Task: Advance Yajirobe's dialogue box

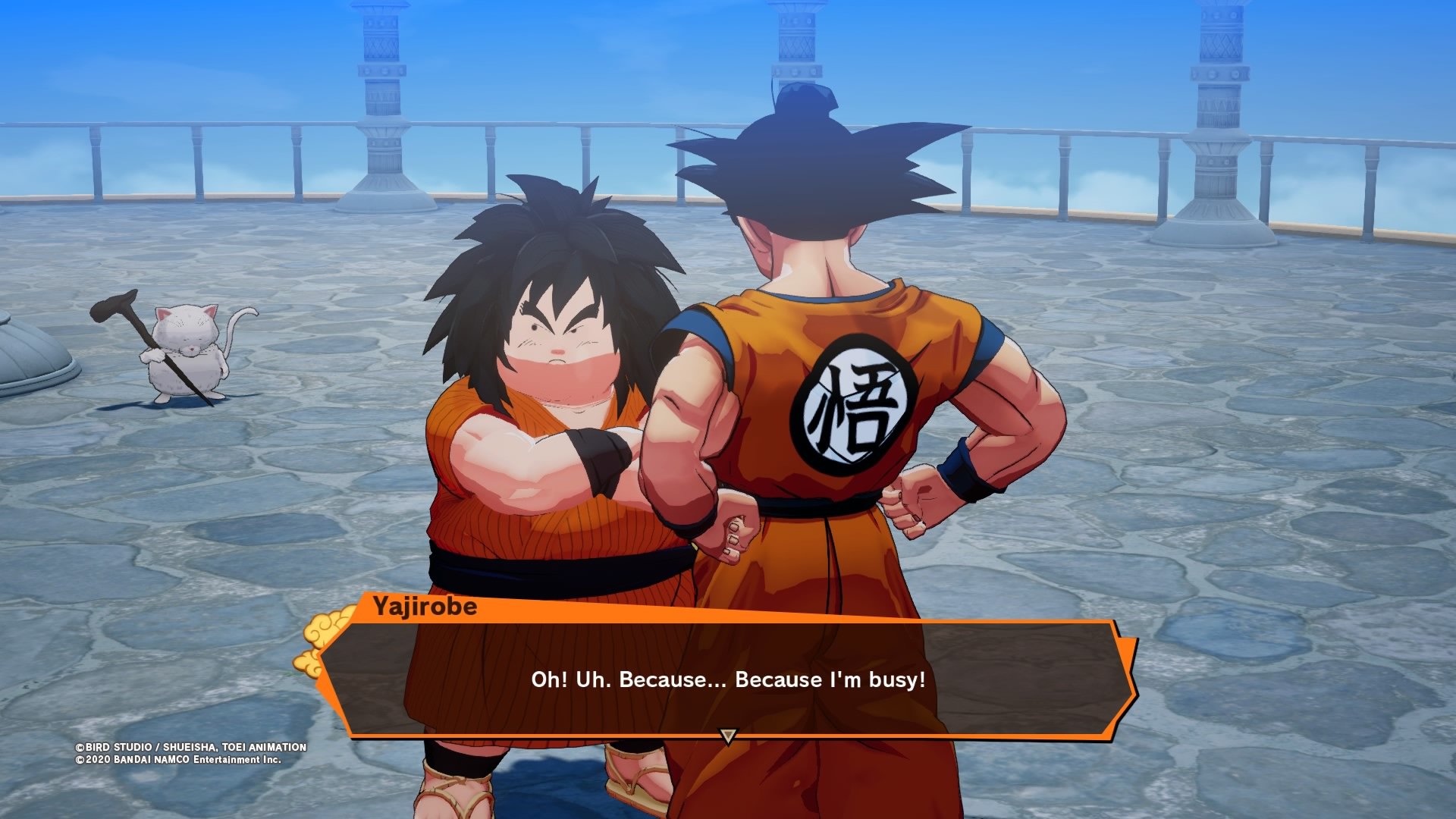Action: point(726,678)
